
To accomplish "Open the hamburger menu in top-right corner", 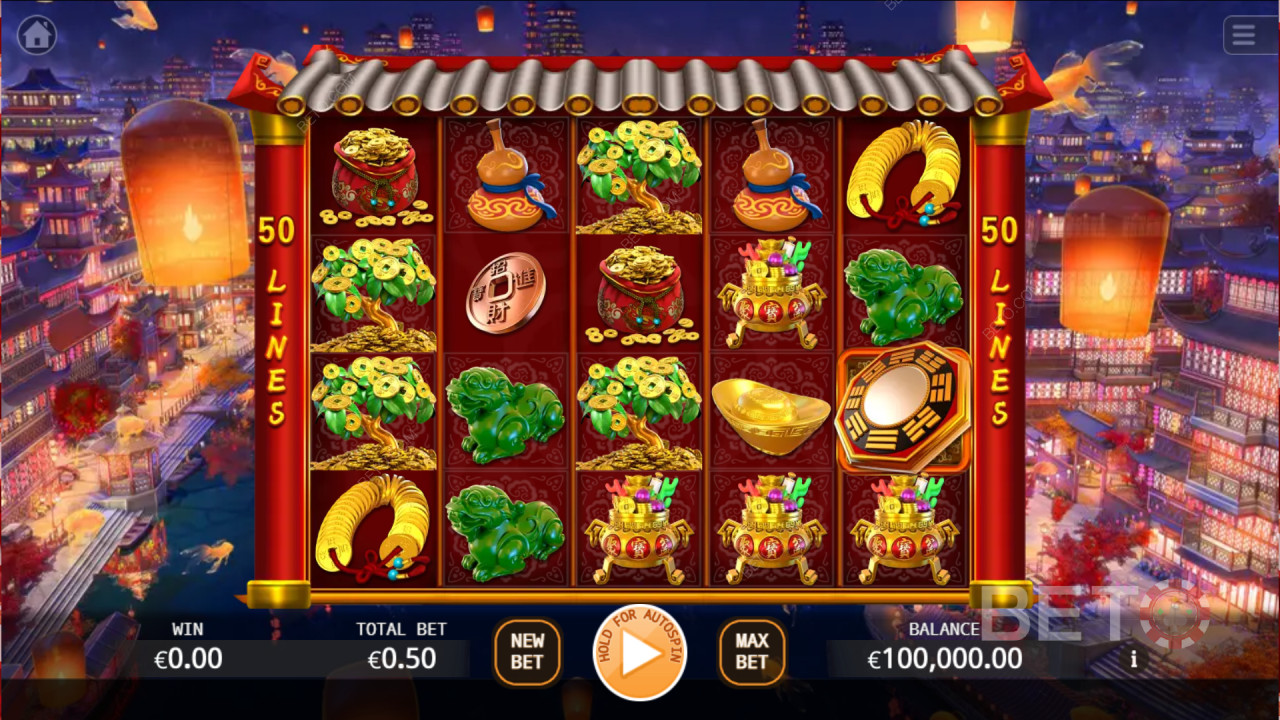I will point(1243,35).
